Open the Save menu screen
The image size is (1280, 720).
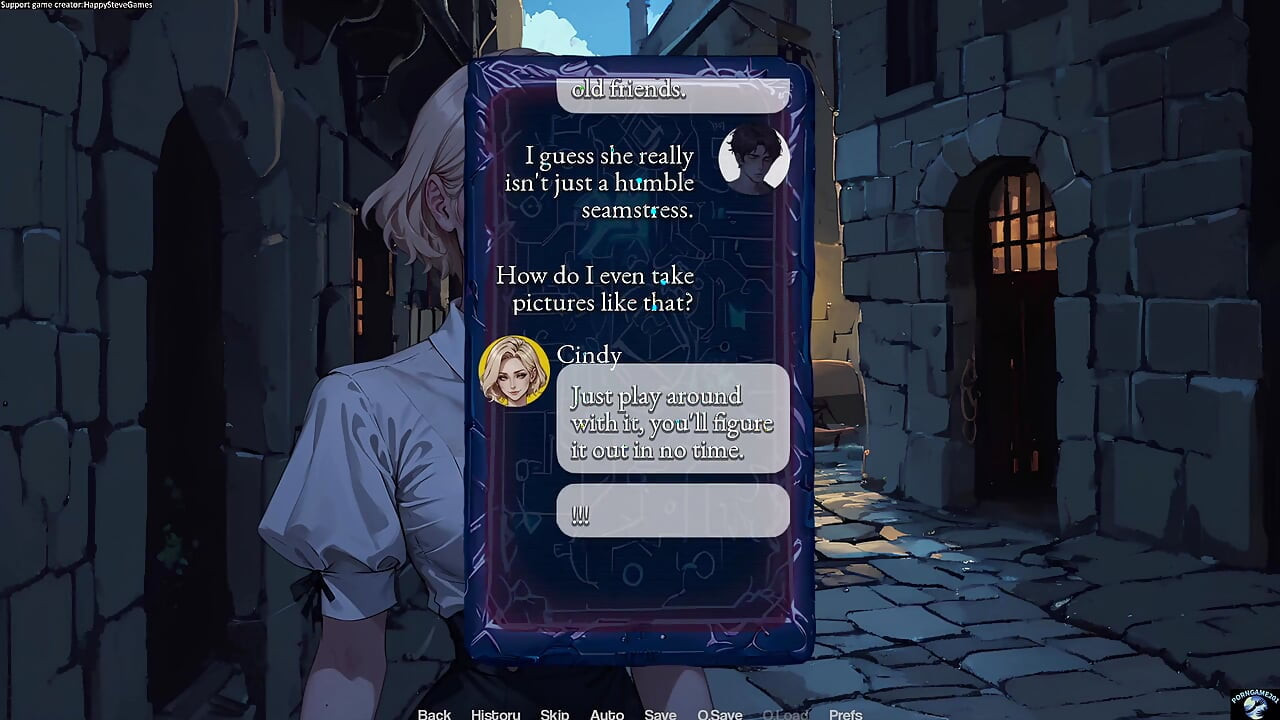tap(660, 714)
